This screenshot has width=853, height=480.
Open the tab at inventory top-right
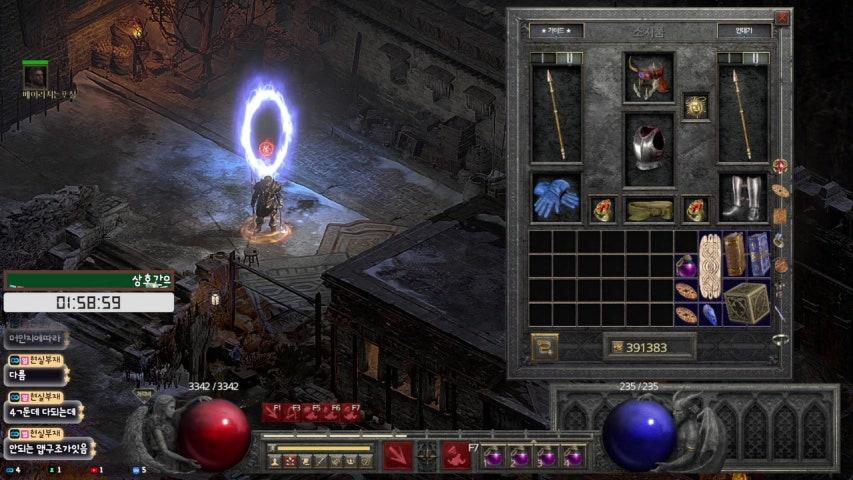point(743,31)
